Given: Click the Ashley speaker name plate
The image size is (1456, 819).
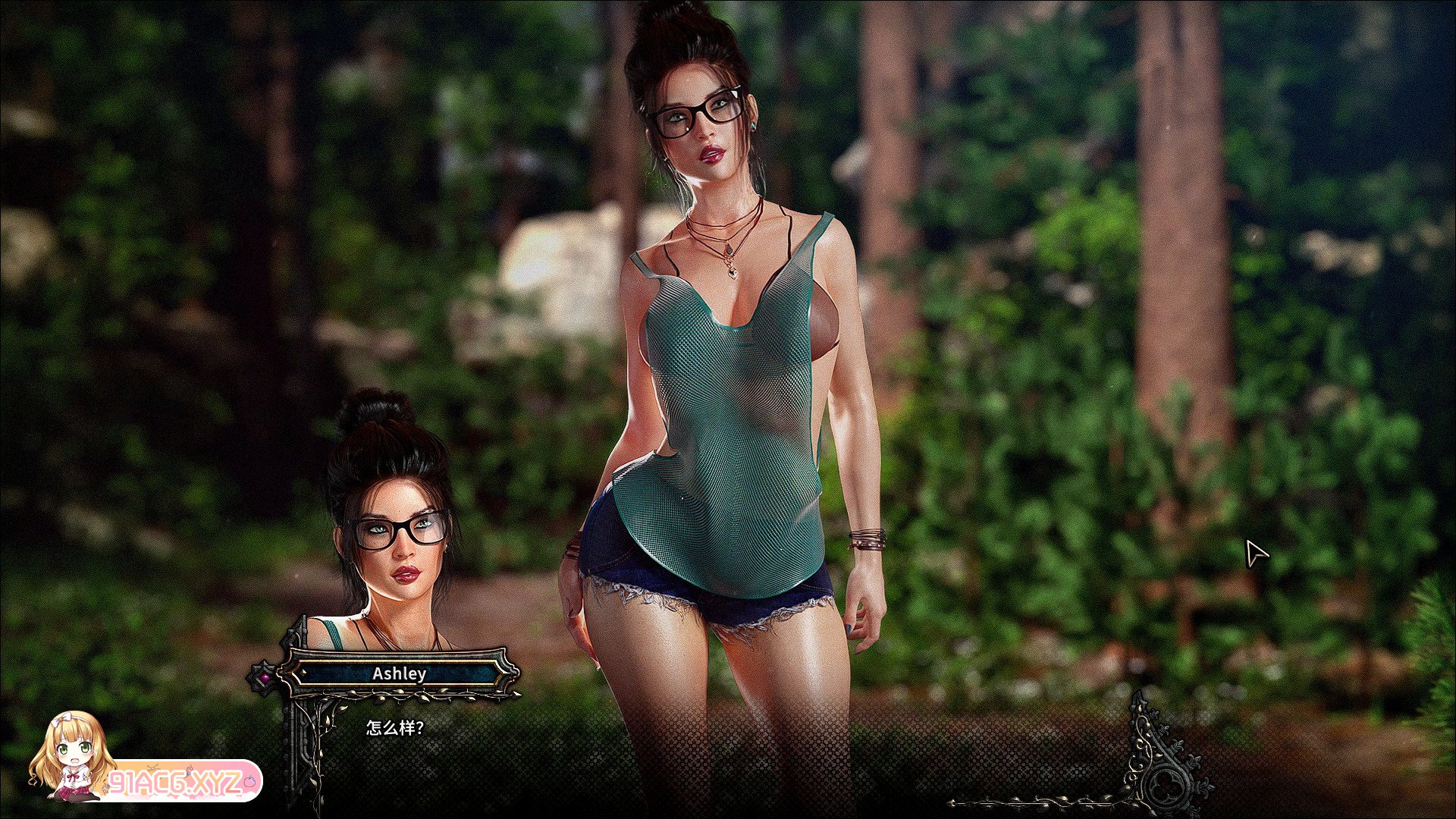Looking at the screenshot, I should [x=399, y=673].
